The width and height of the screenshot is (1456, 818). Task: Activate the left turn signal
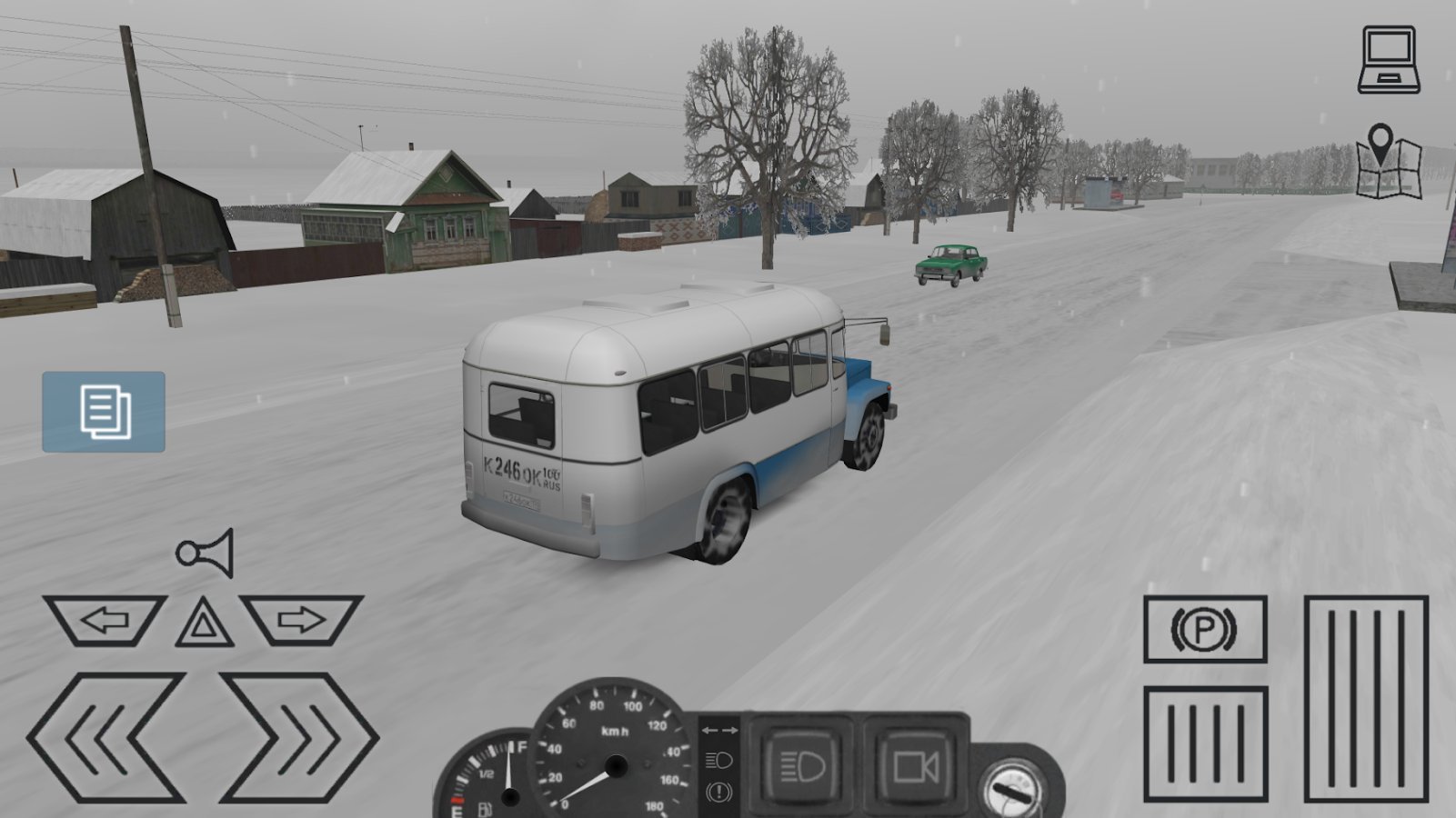click(x=105, y=621)
